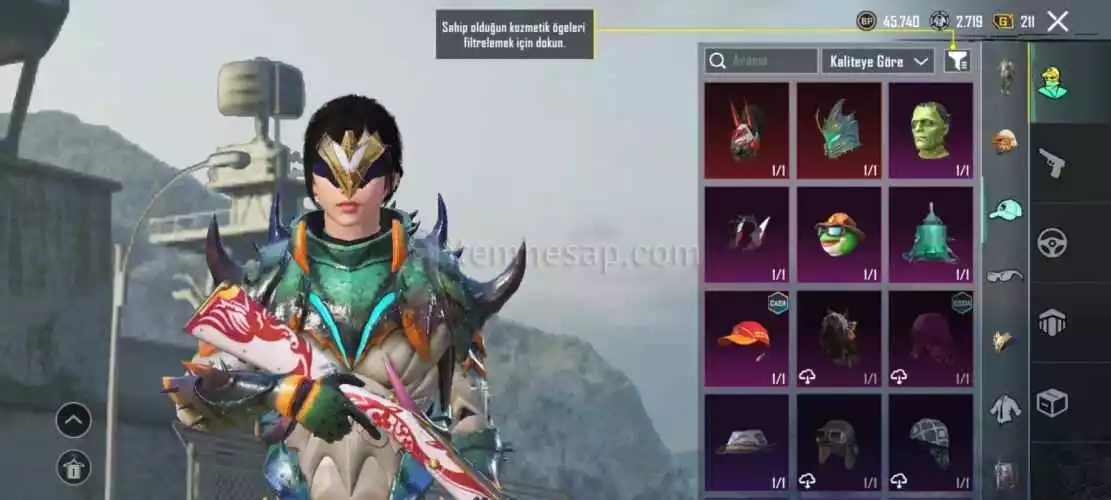Open the box crate inventory tab

tap(1052, 402)
